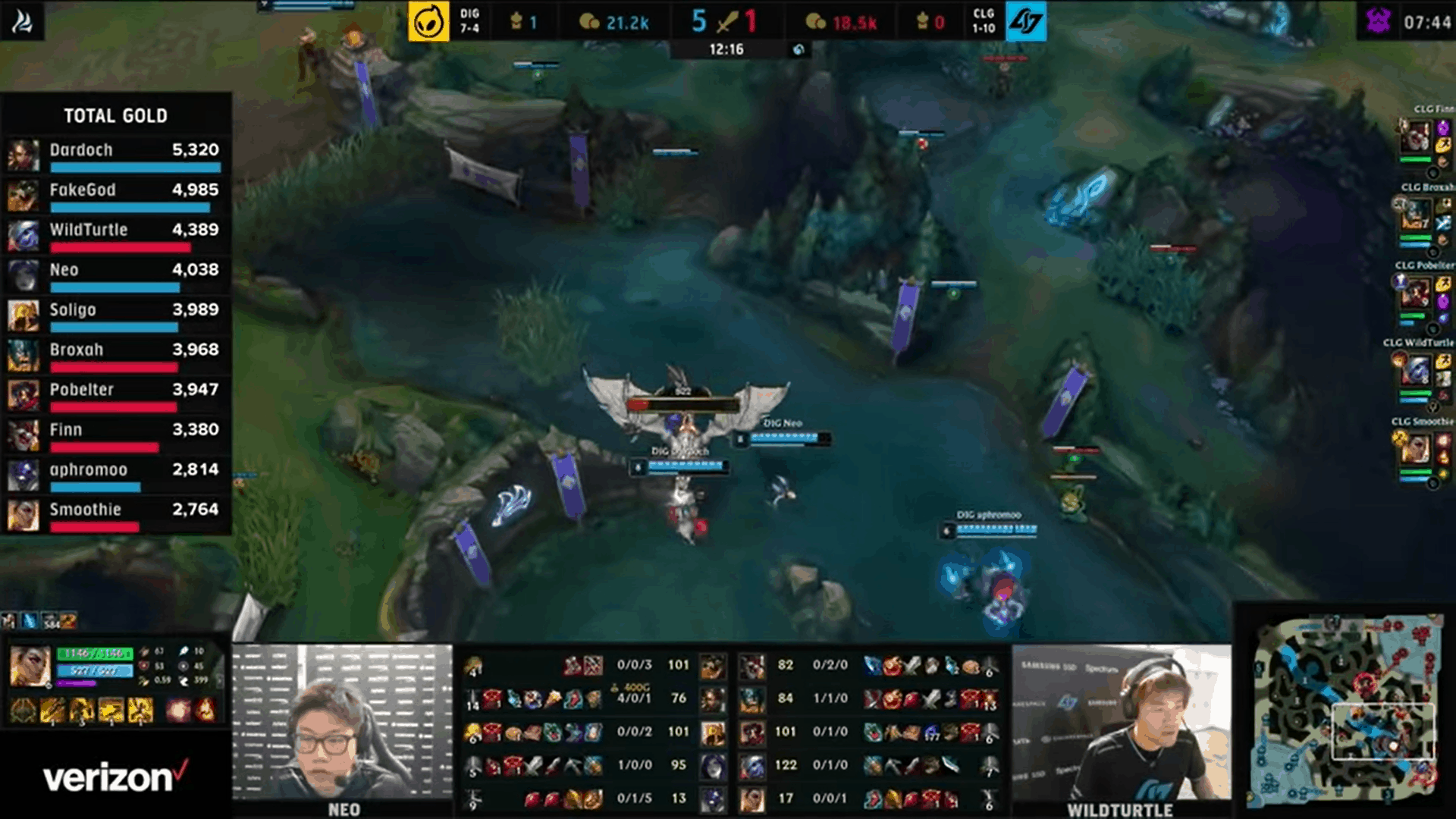The width and height of the screenshot is (1456, 819).
Task: Toggle the blue droplet icon below the game timer
Action: click(x=796, y=49)
